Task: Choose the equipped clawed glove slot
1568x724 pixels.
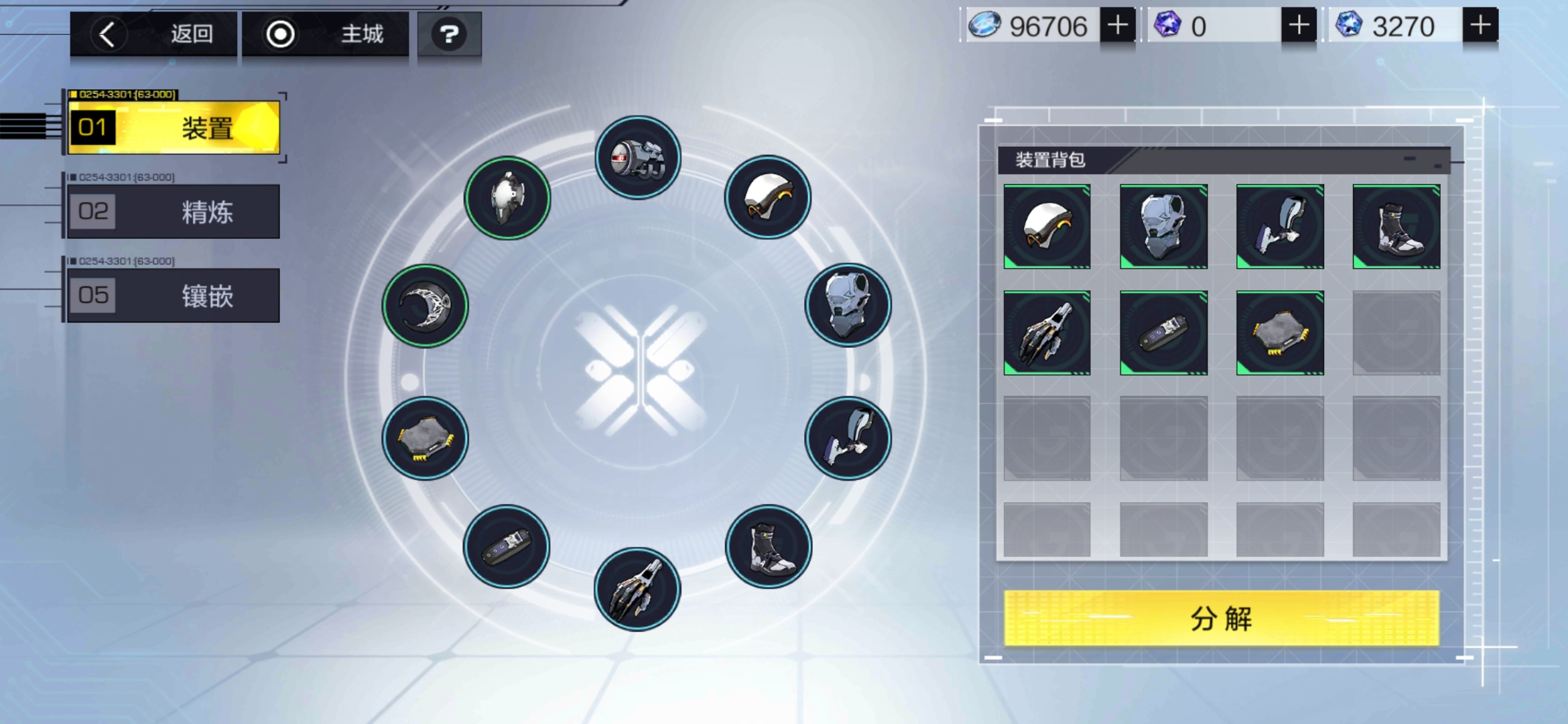Action: [637, 589]
